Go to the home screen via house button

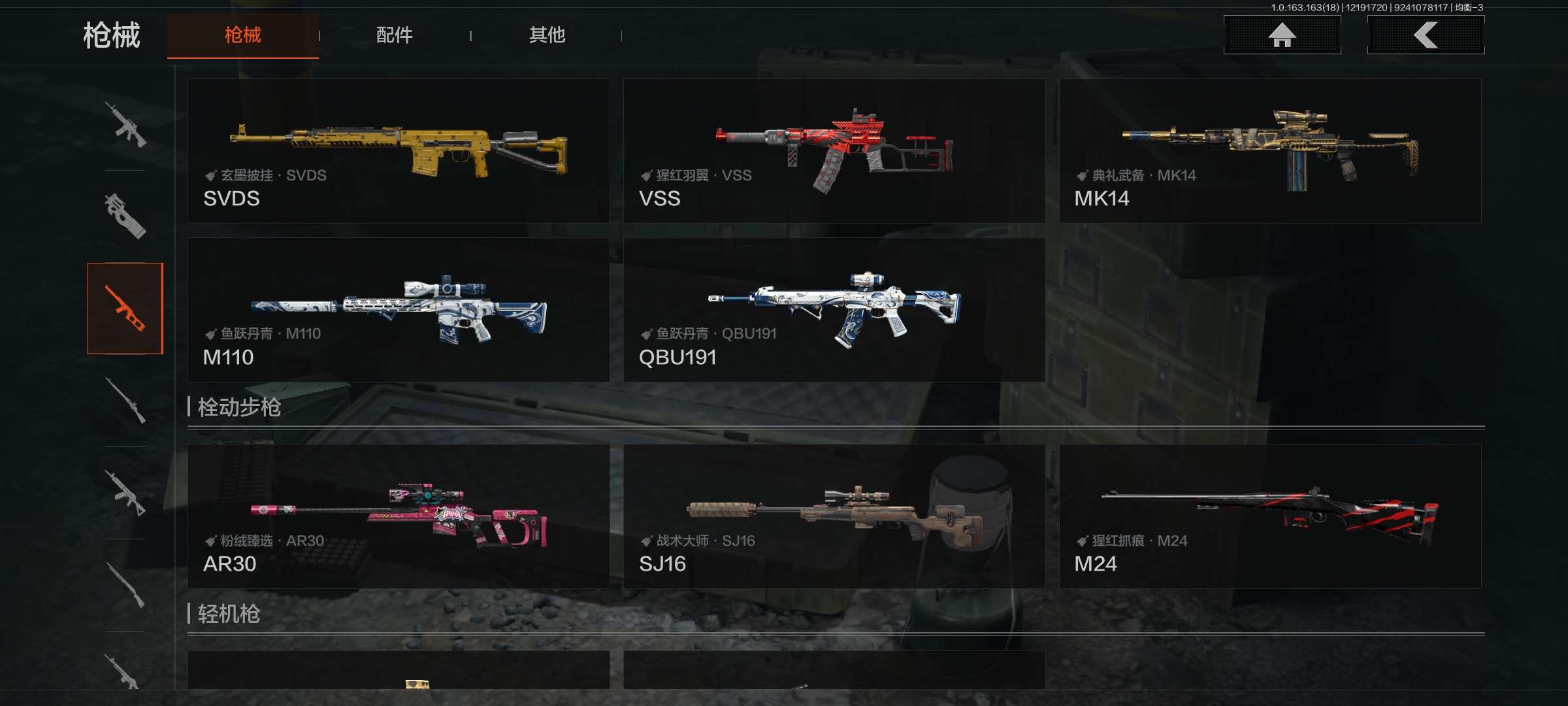coord(1282,35)
